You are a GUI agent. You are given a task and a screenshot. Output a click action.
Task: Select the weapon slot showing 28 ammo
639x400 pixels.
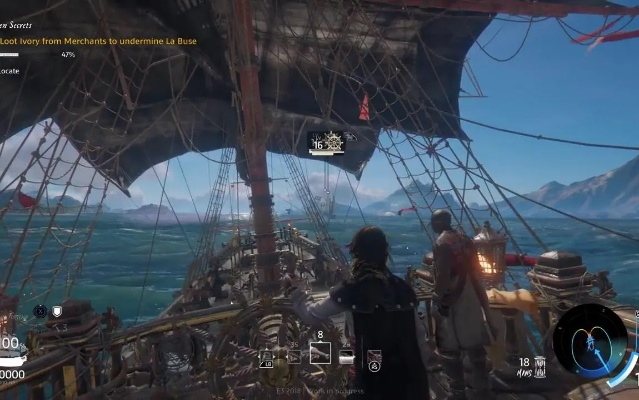(346, 356)
